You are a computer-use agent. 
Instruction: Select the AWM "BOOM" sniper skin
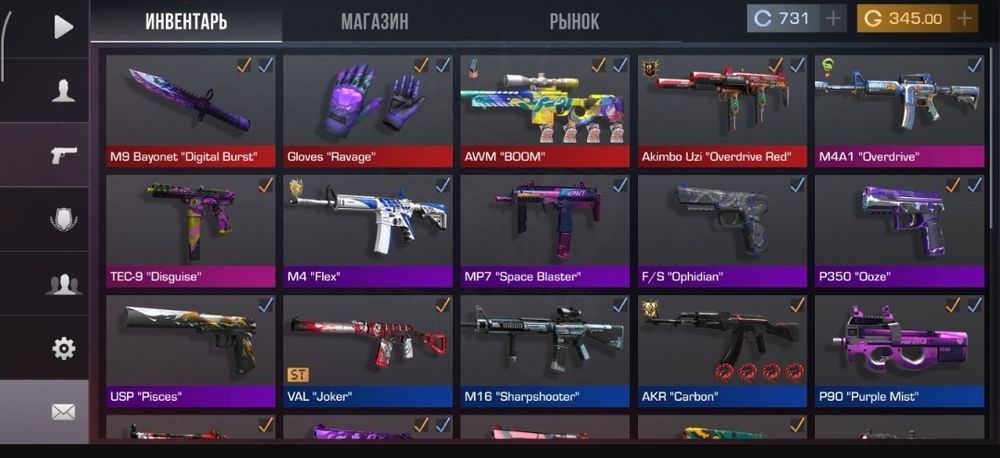(544, 110)
